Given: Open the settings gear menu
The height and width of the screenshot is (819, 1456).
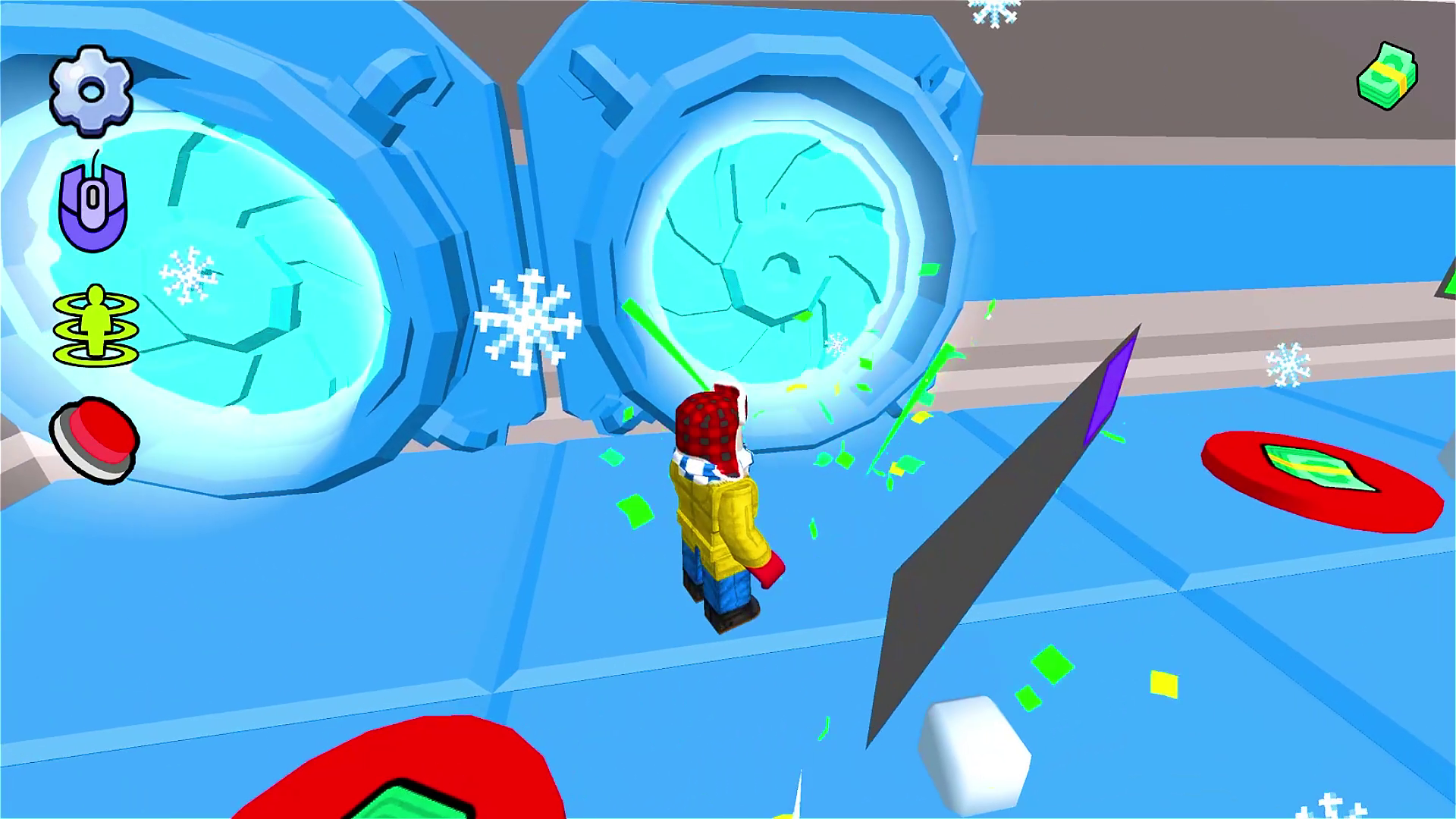Looking at the screenshot, I should tap(91, 89).
